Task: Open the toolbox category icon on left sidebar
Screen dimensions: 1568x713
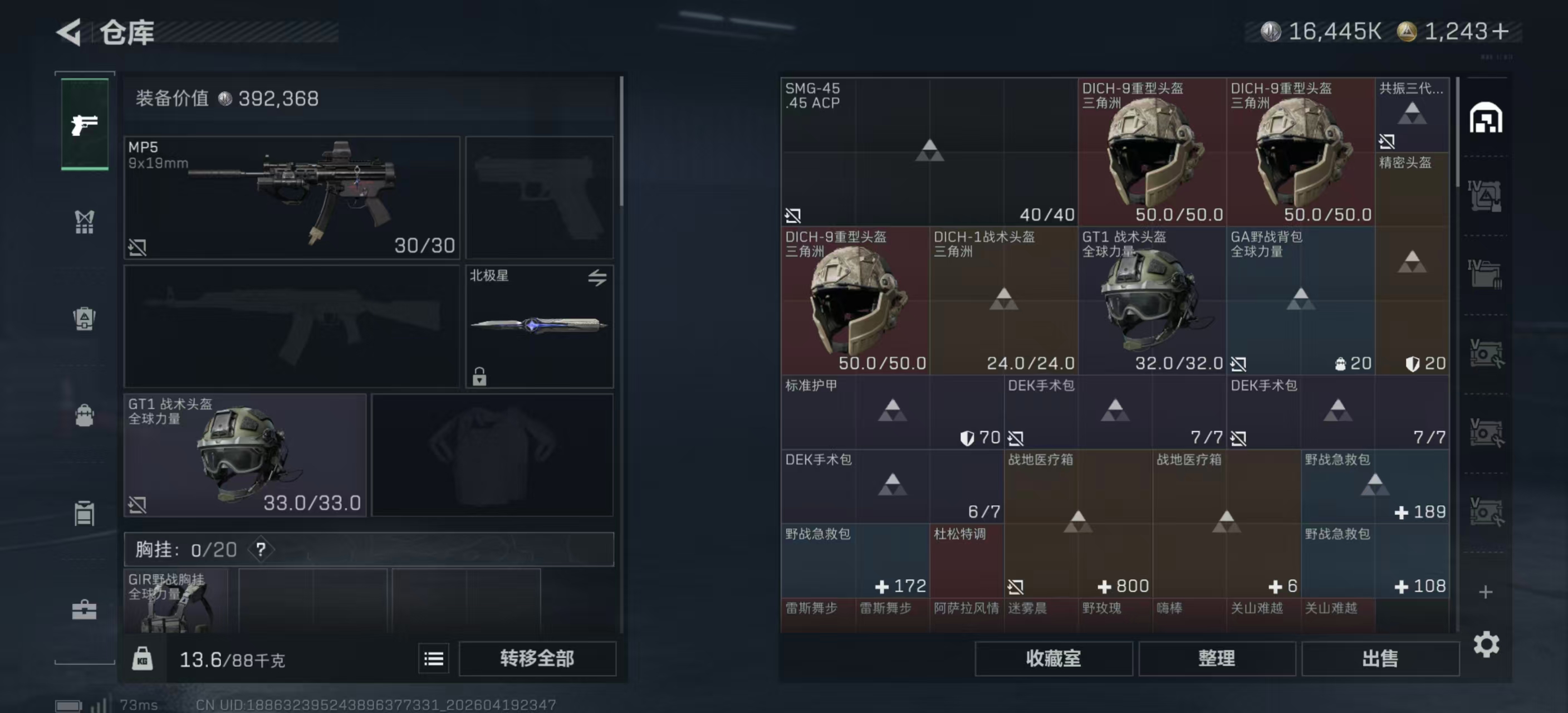Action: point(84,609)
